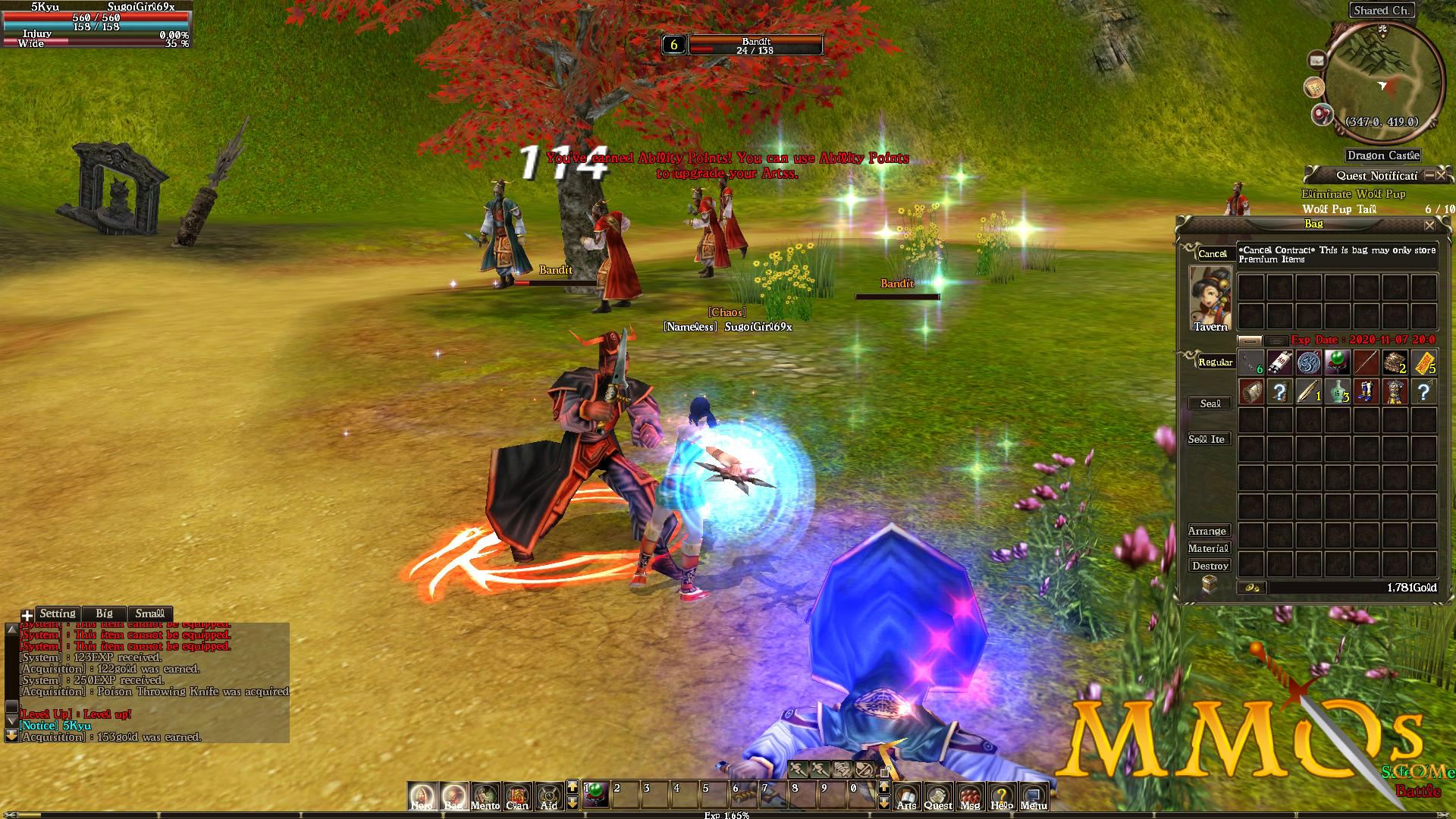Viewport: 1456px width, 819px height.
Task: Open the mail envelope icon beside the minimap
Action: tap(1316, 60)
